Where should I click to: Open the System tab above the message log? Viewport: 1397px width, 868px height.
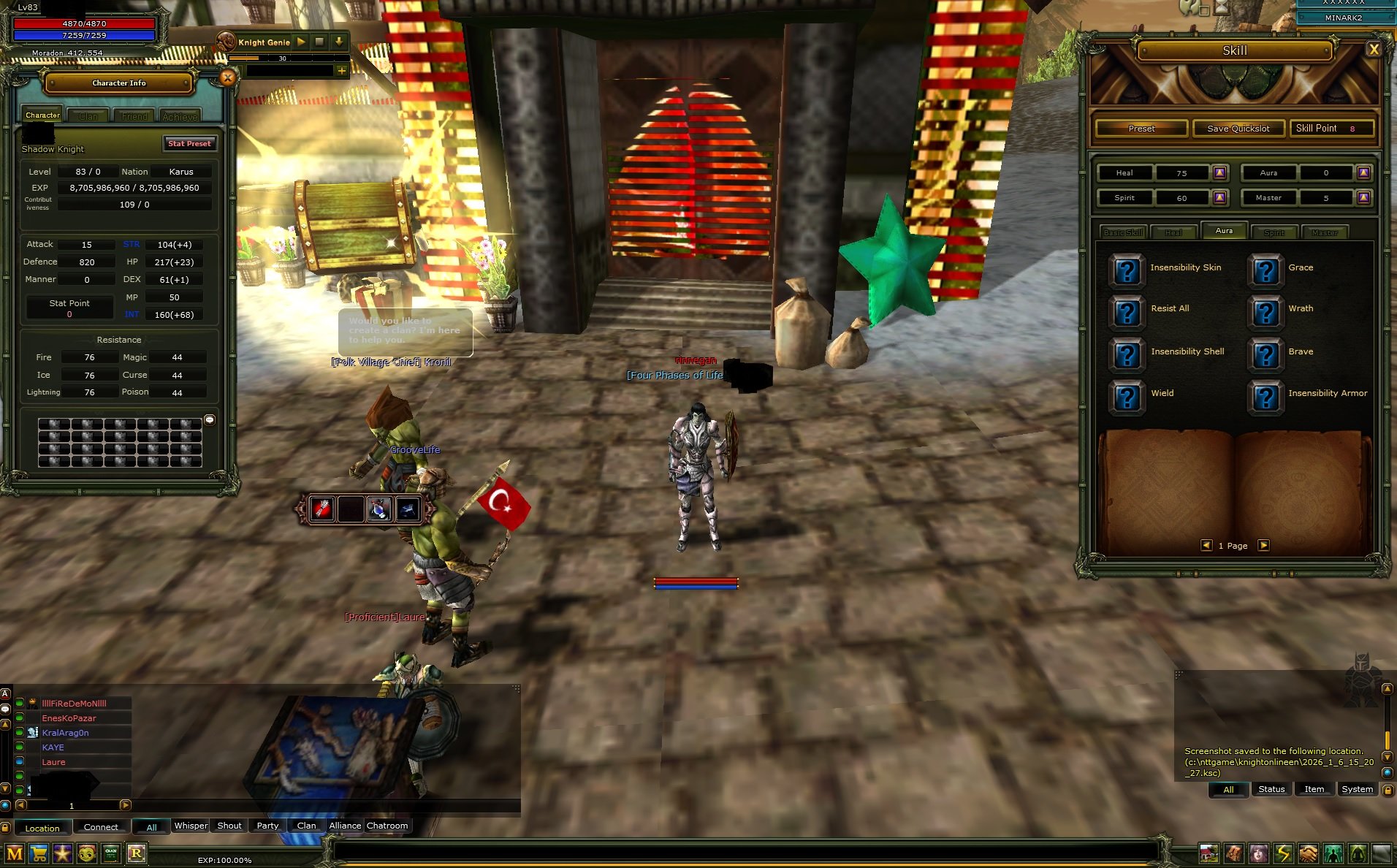pyautogui.click(x=1357, y=789)
